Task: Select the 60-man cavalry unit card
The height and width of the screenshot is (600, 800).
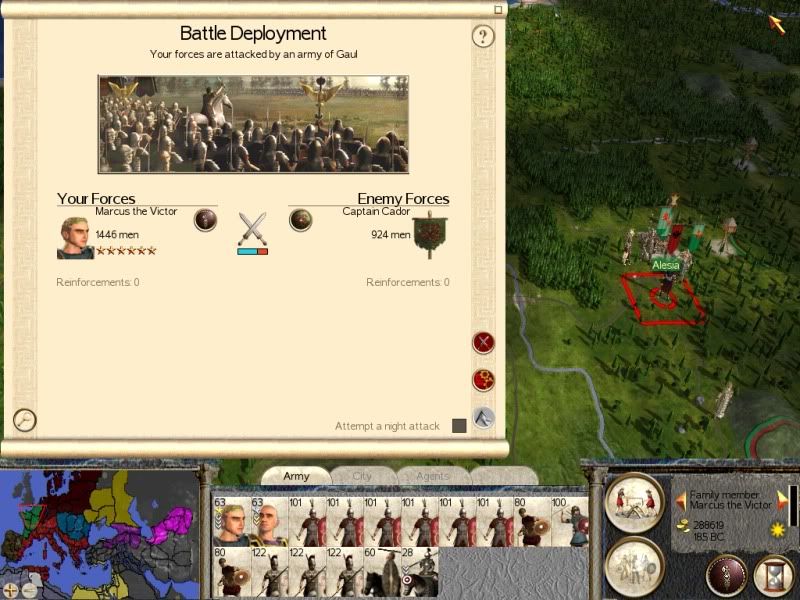Action: pyautogui.click(x=381, y=572)
